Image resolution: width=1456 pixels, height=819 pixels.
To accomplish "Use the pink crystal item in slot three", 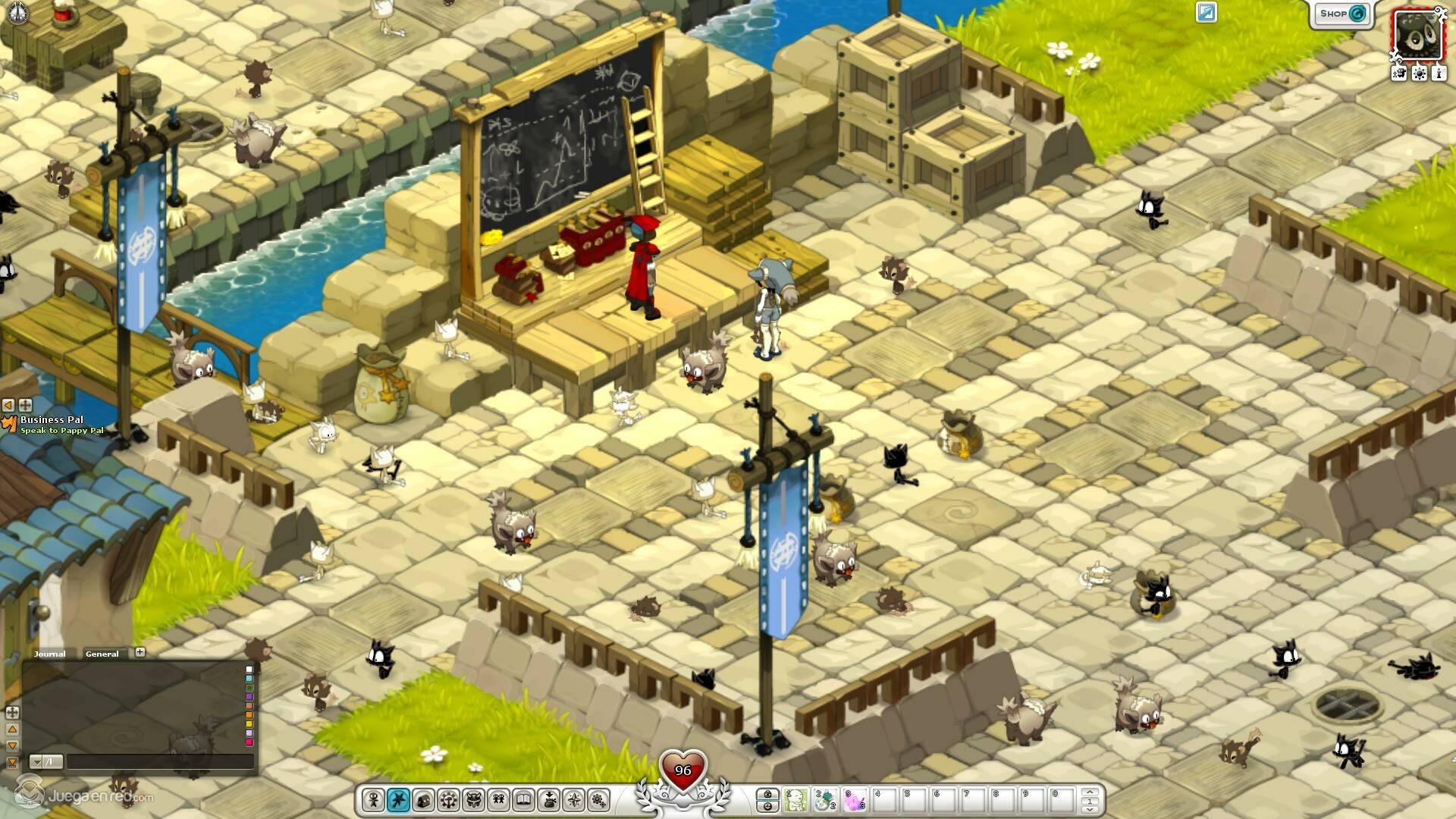I will click(854, 799).
